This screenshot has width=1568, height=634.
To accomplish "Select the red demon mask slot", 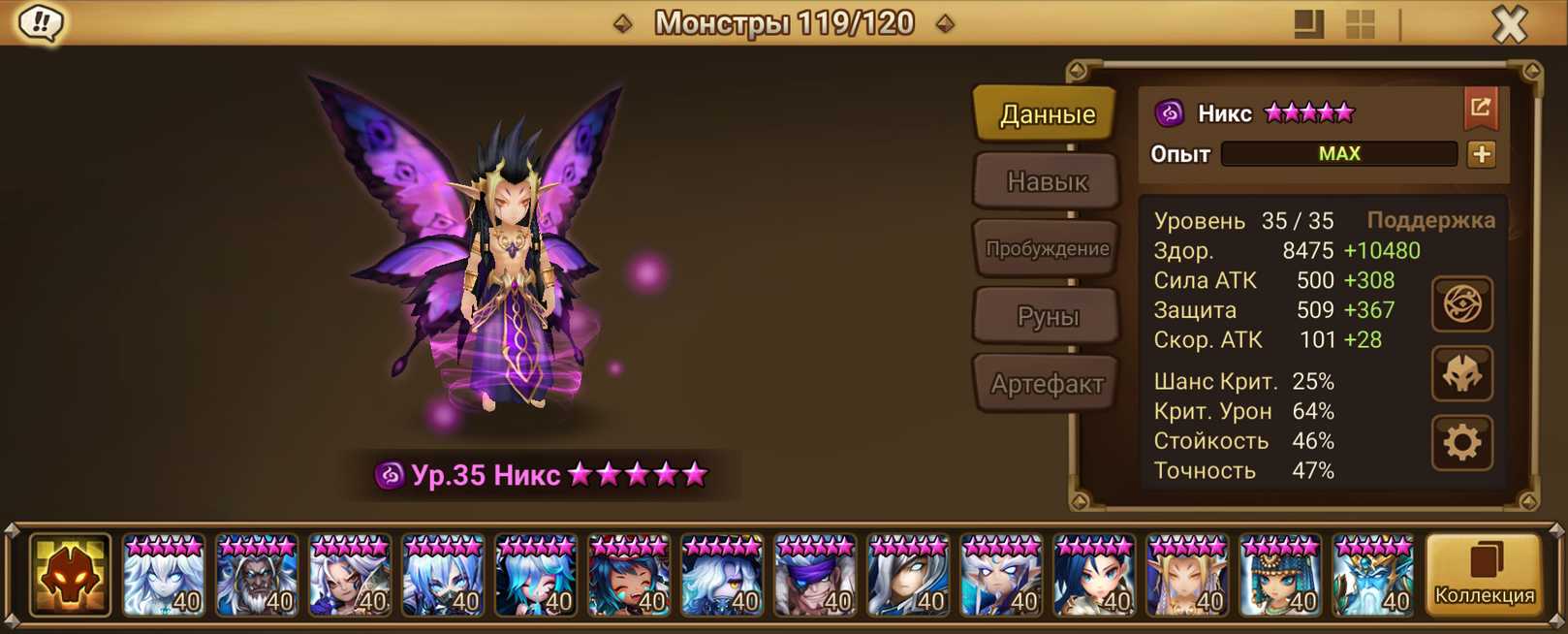I will pos(70,576).
